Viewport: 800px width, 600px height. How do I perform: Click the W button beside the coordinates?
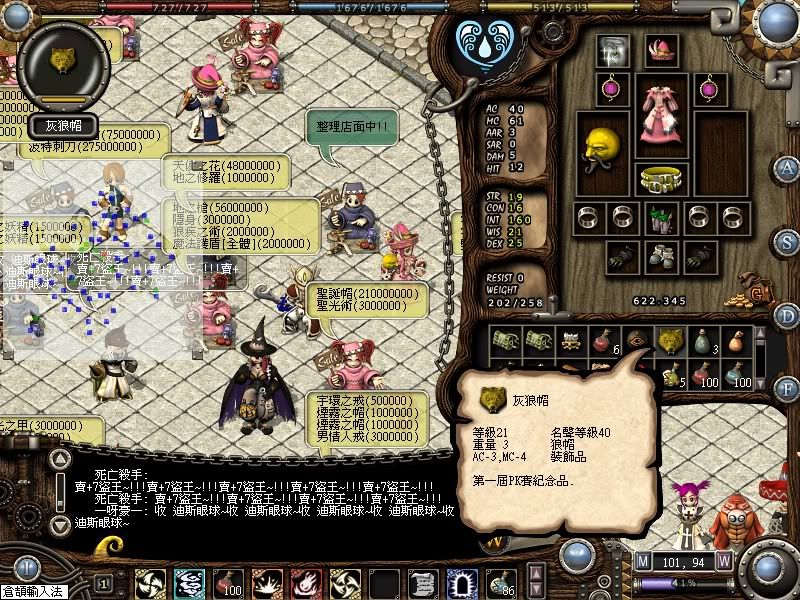tap(723, 561)
